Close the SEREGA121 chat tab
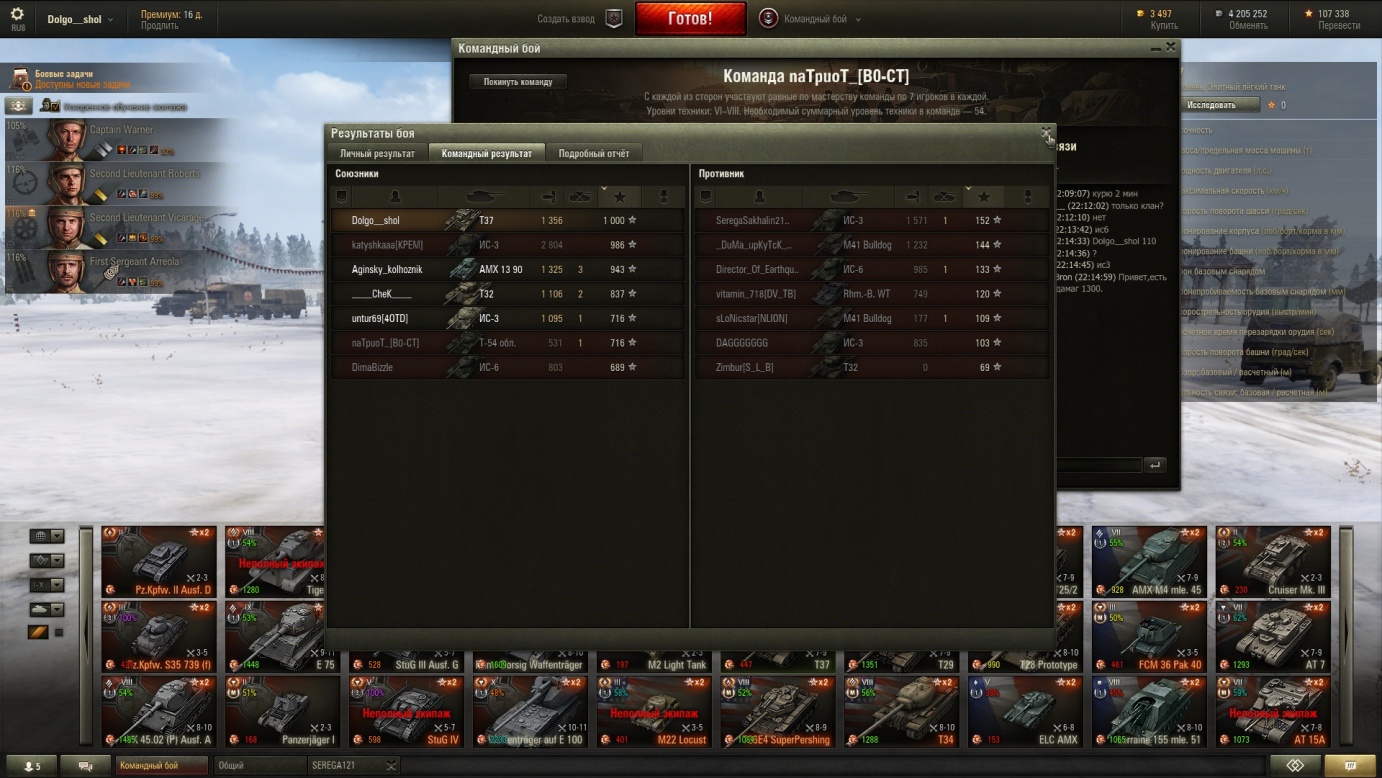This screenshot has height=778, width=1382. point(391,766)
